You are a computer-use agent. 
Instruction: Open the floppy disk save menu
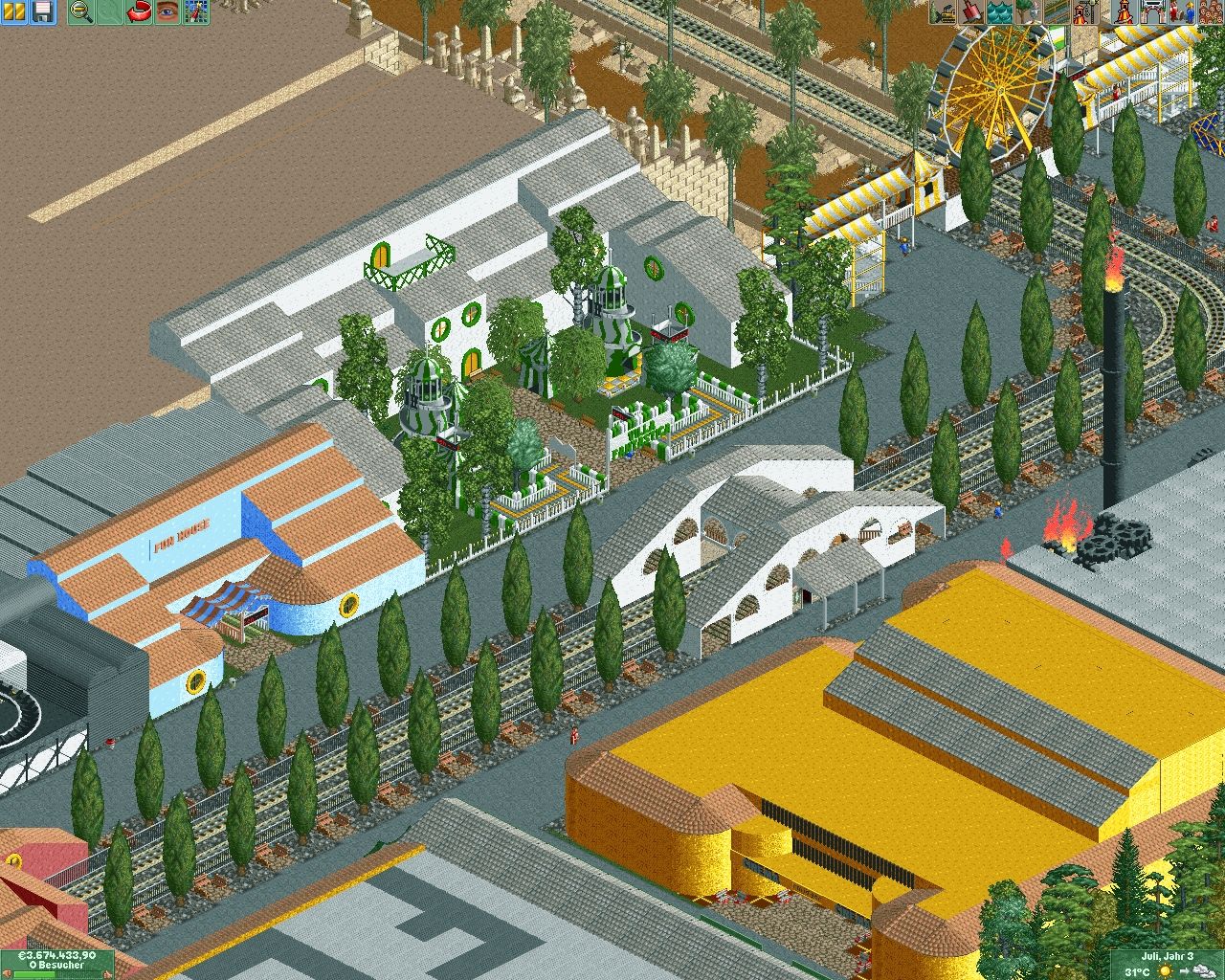pos(42,12)
